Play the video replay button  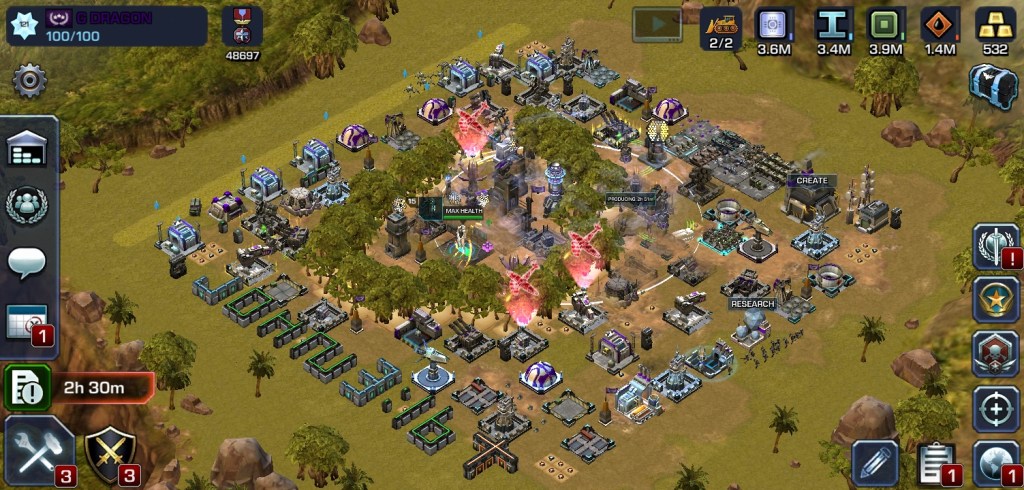pyautogui.click(x=657, y=25)
